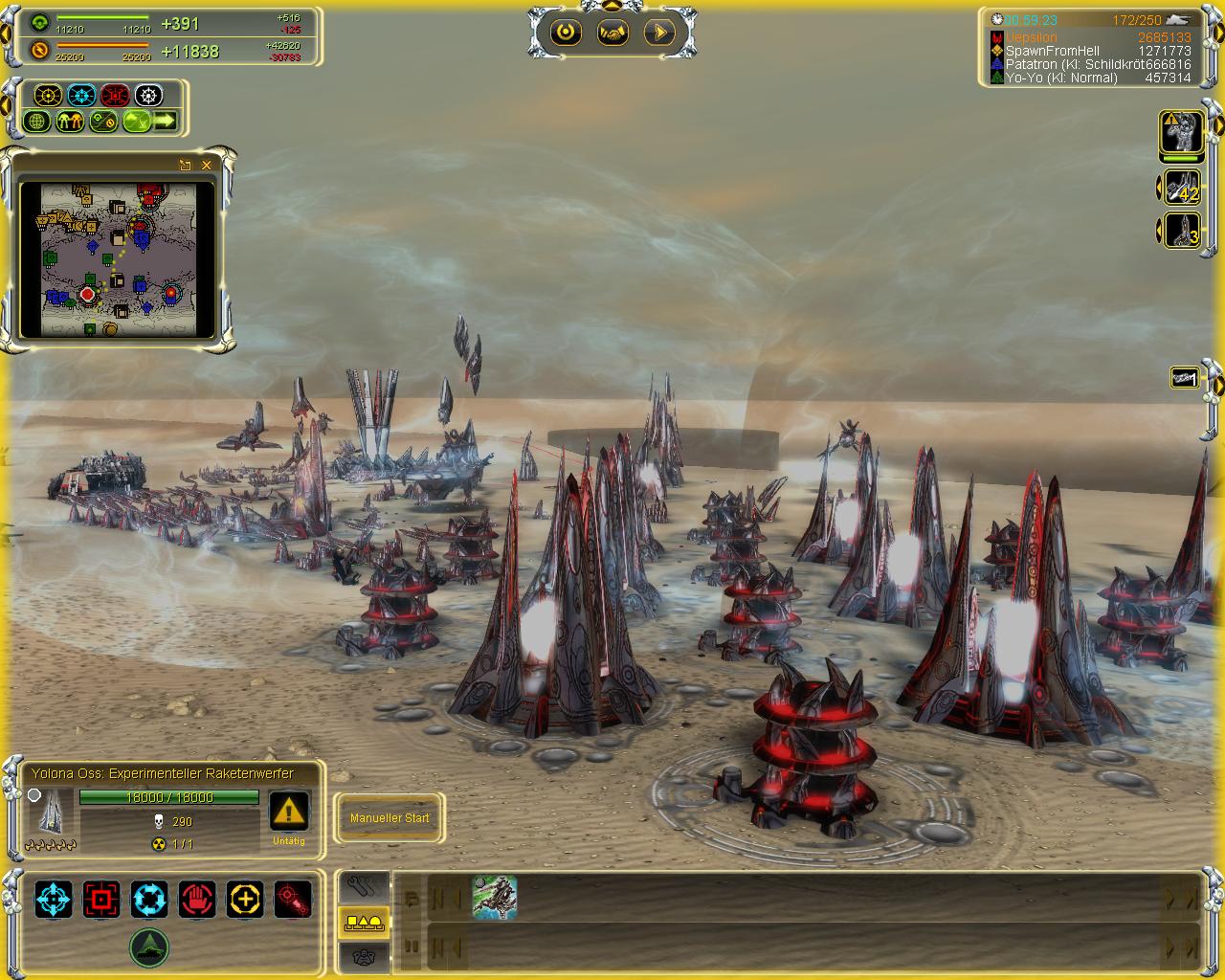Viewport: 1225px width, 980px height.
Task: Select the cyan move order icon
Action: pyautogui.click(x=54, y=900)
